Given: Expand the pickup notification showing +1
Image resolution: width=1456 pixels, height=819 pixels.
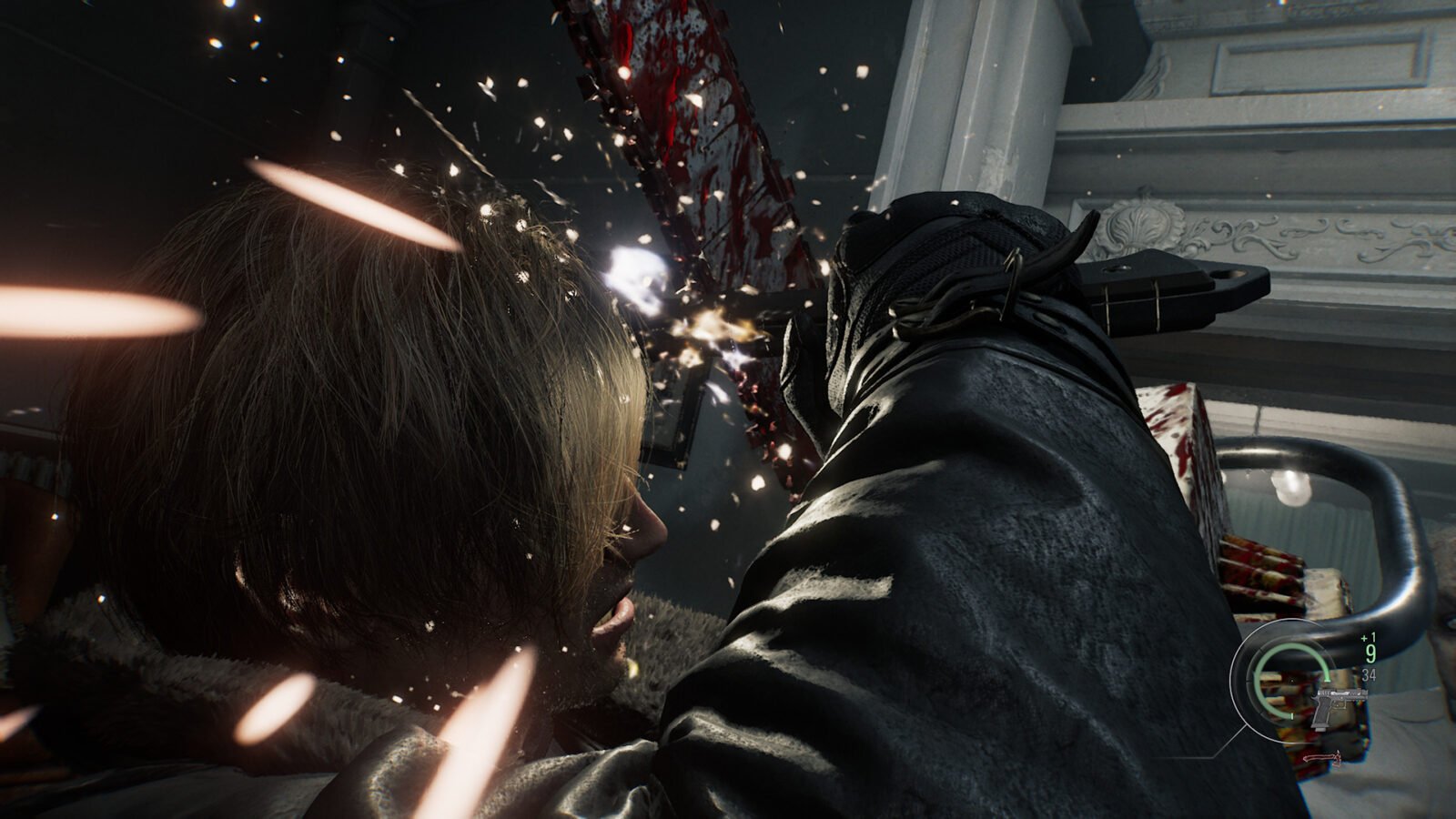Looking at the screenshot, I should (x=1369, y=637).
